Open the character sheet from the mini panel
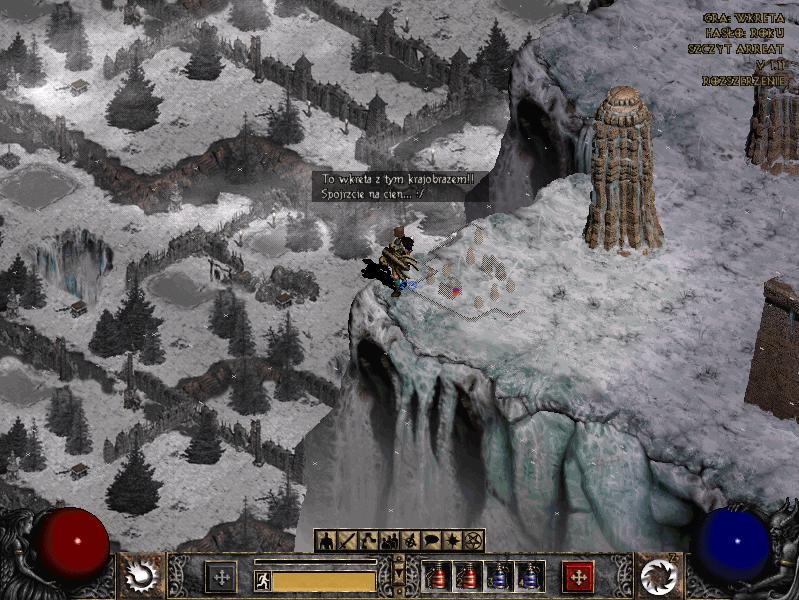799x600 pixels. coord(326,541)
